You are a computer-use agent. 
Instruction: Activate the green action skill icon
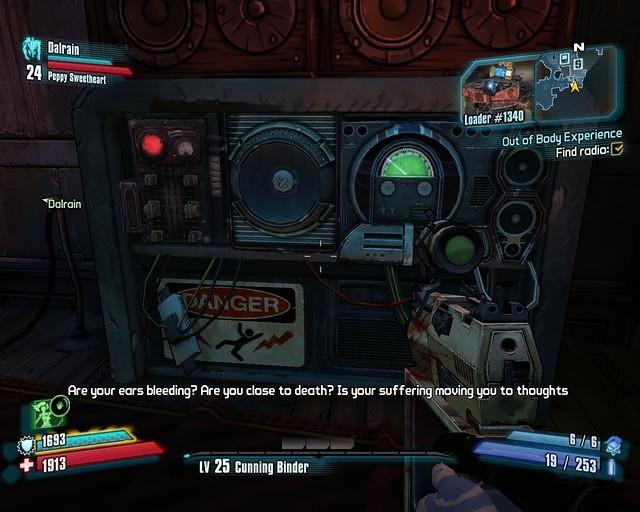(x=47, y=410)
